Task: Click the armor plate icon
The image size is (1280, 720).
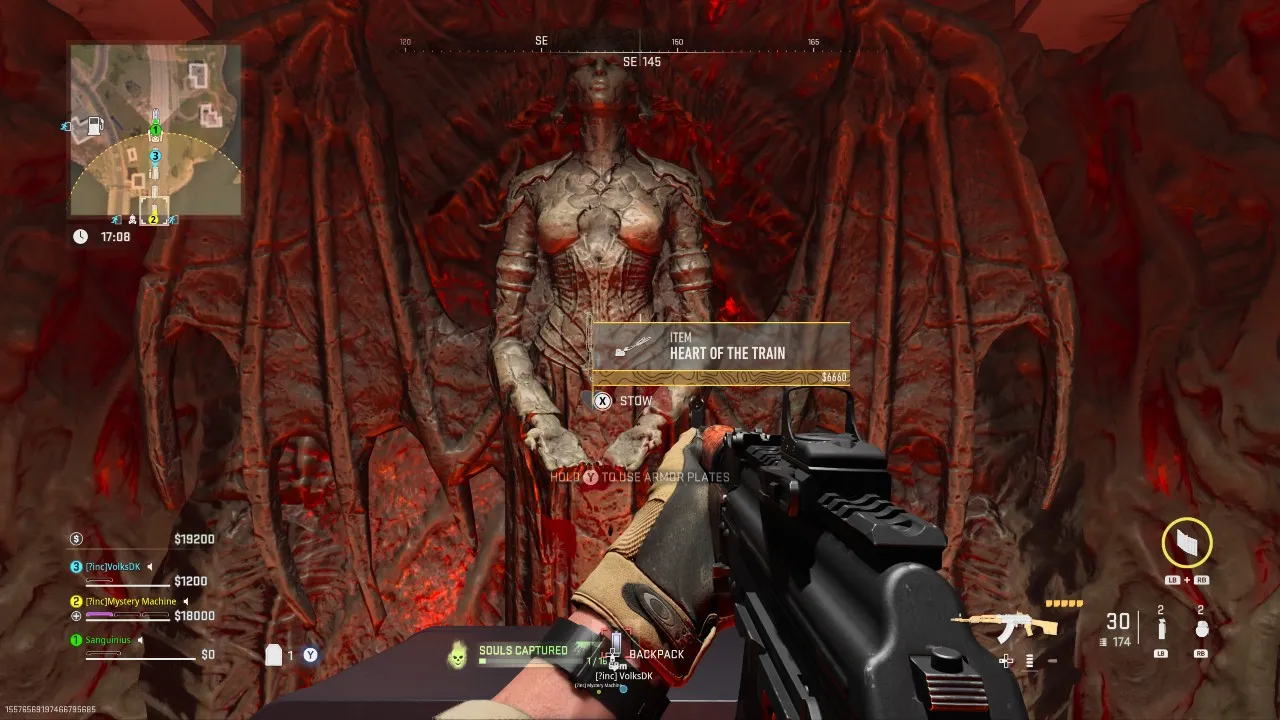Action: (x=274, y=655)
